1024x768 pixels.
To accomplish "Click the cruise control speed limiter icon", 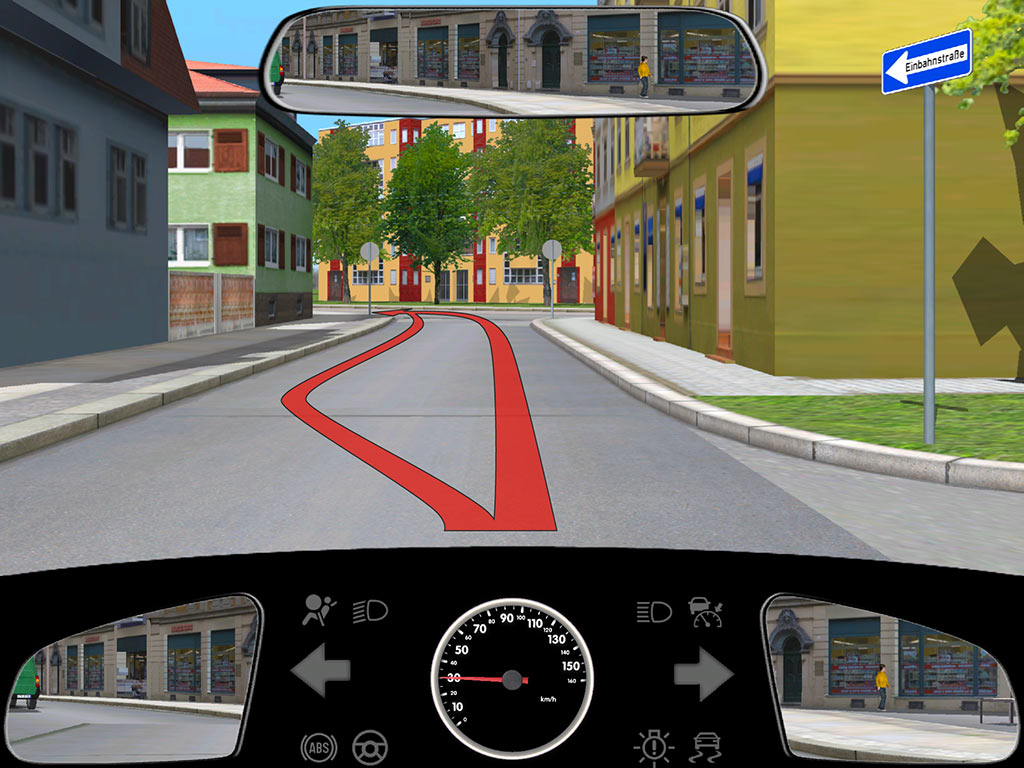I will coord(705,611).
